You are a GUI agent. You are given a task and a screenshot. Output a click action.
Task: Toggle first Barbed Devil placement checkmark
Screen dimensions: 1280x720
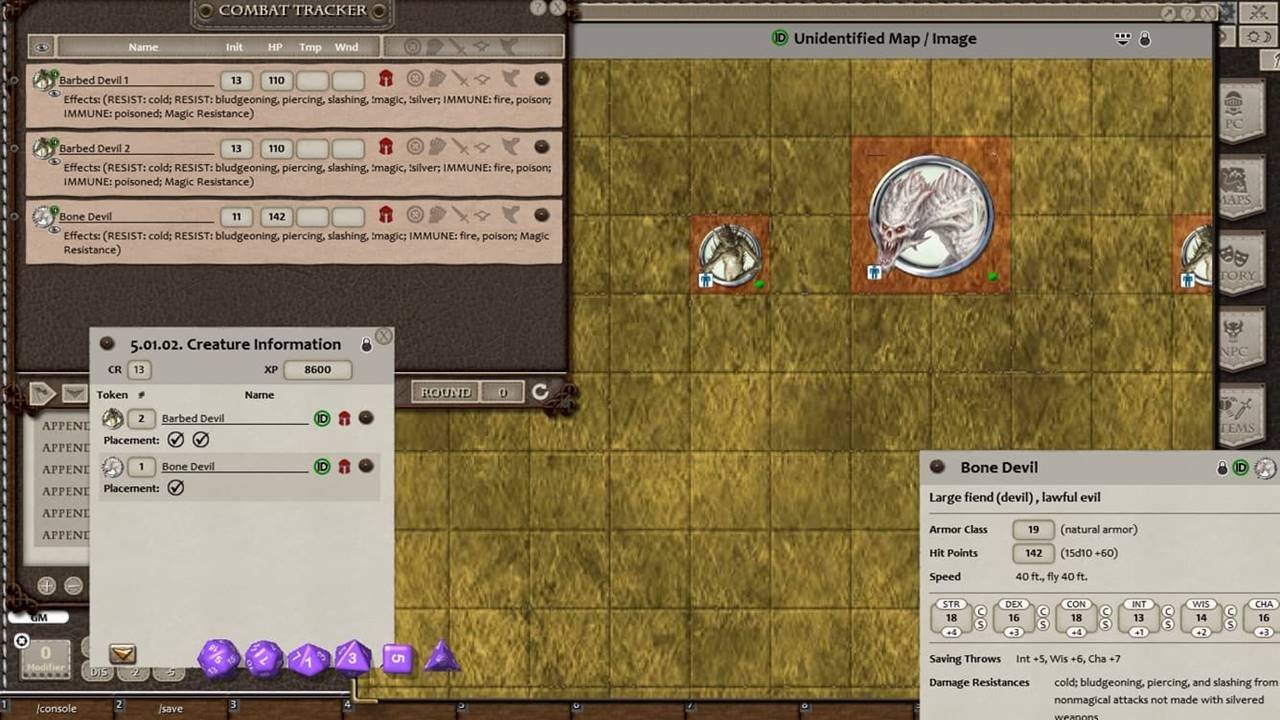pos(176,439)
